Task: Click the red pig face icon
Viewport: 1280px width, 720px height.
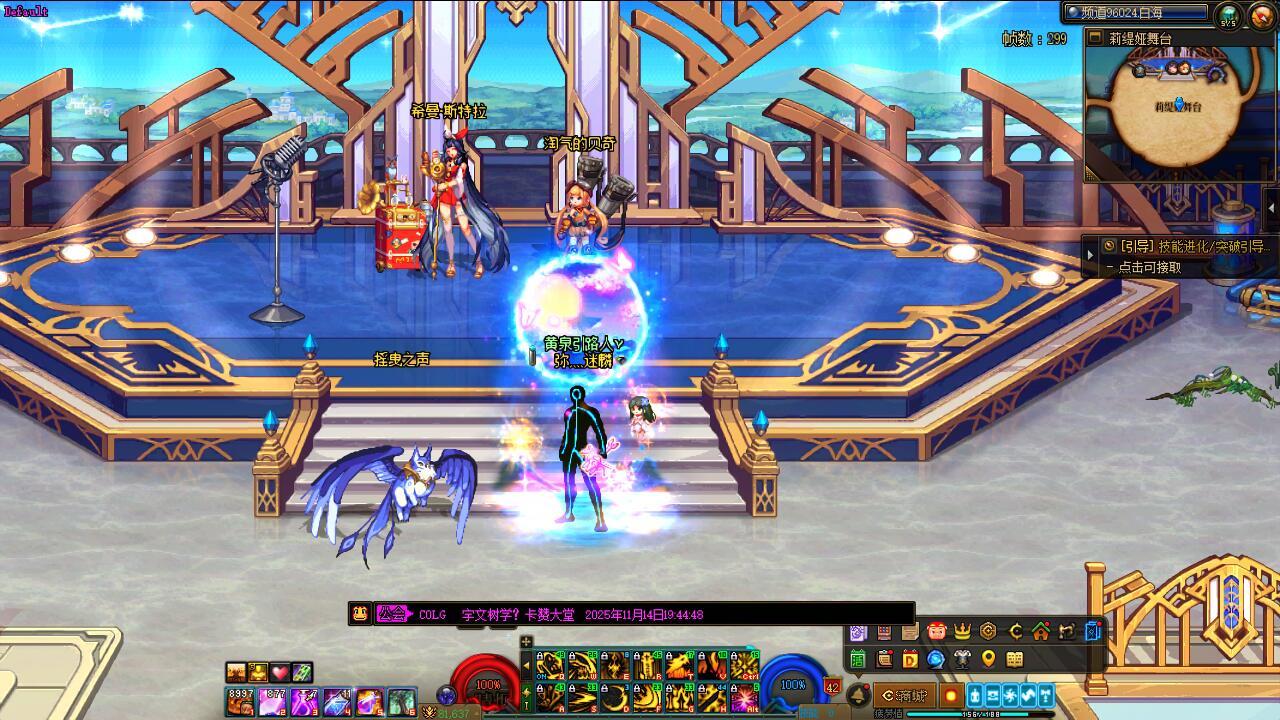Action: point(936,631)
